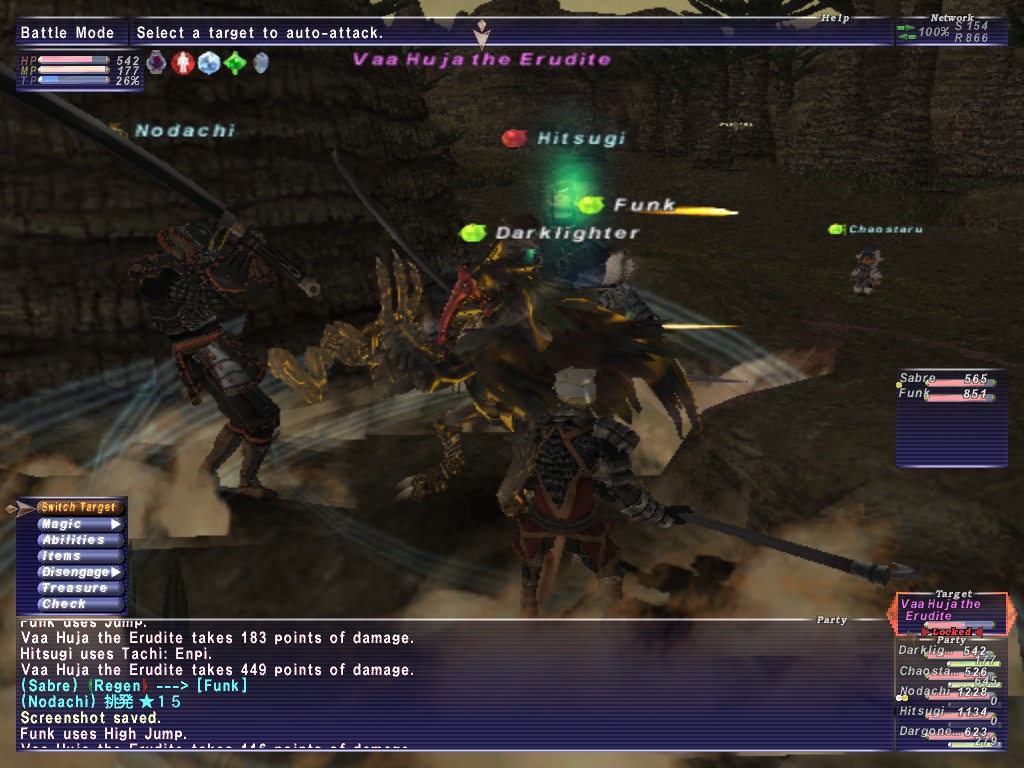Select Items from the battle menu

tap(78, 556)
